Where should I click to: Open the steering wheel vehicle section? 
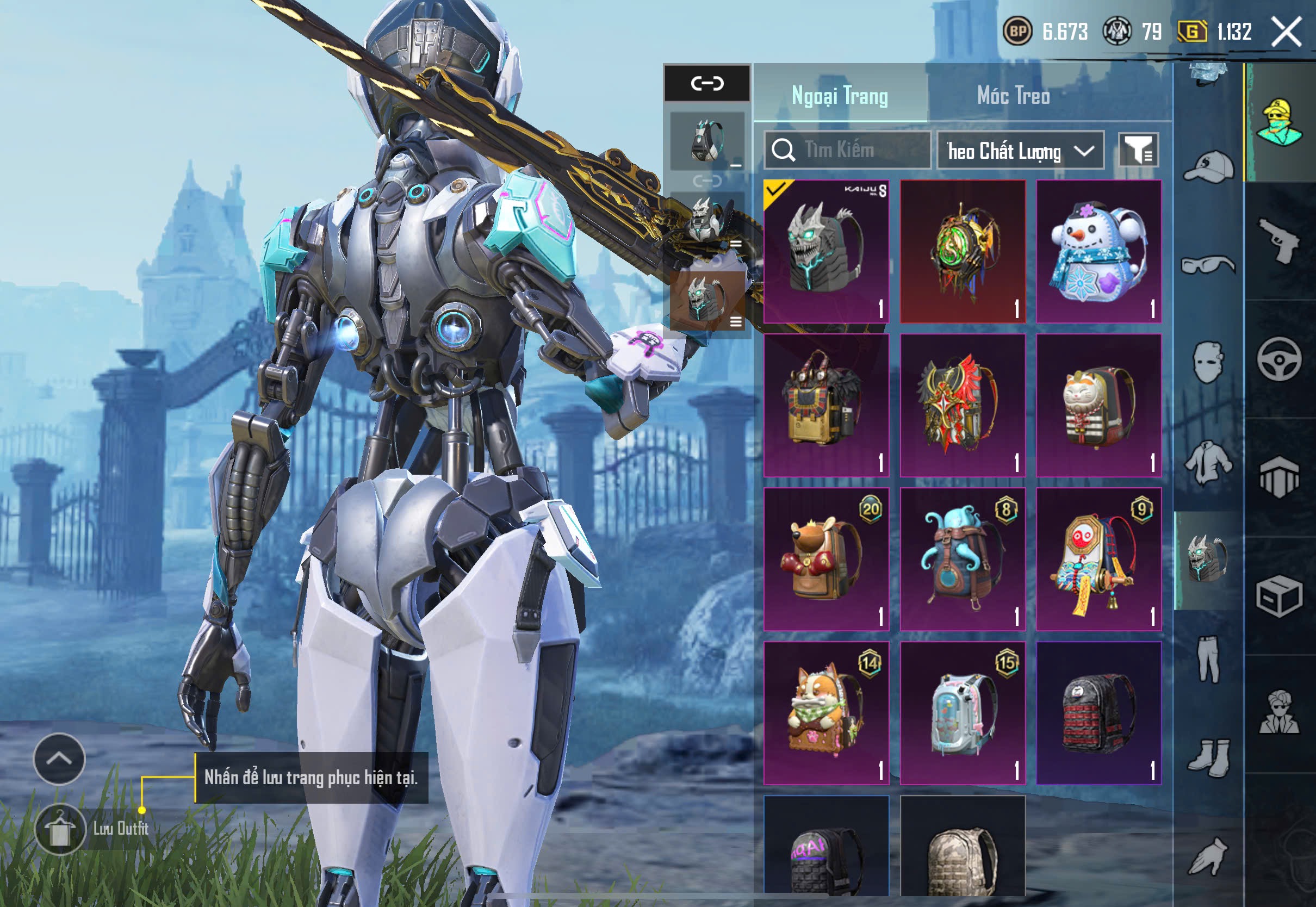coord(1278,358)
